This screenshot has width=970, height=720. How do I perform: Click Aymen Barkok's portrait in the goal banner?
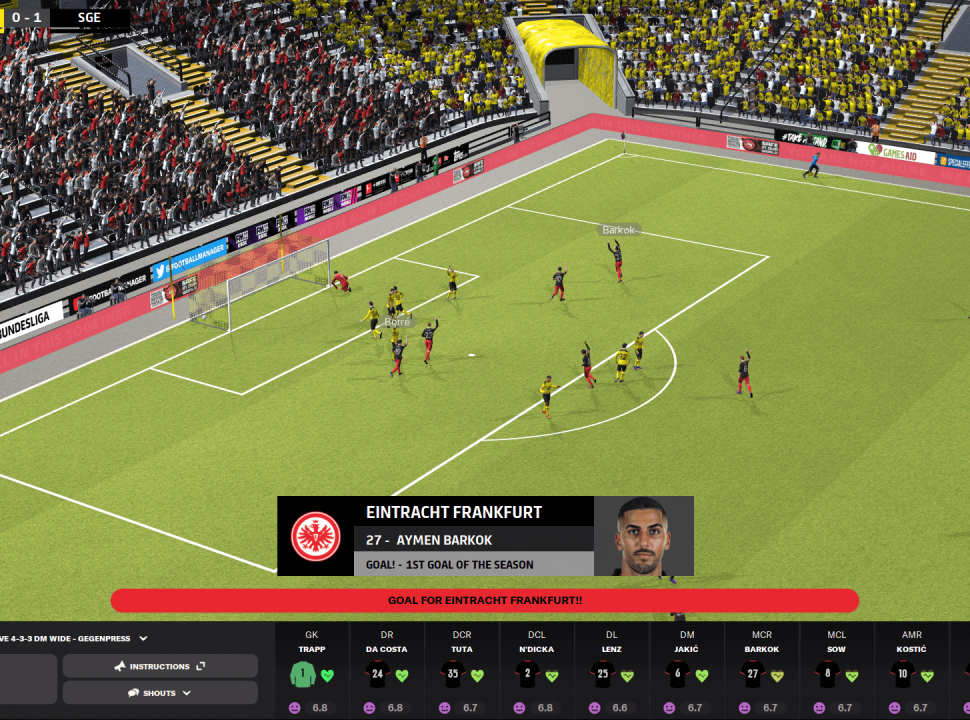[x=643, y=536]
